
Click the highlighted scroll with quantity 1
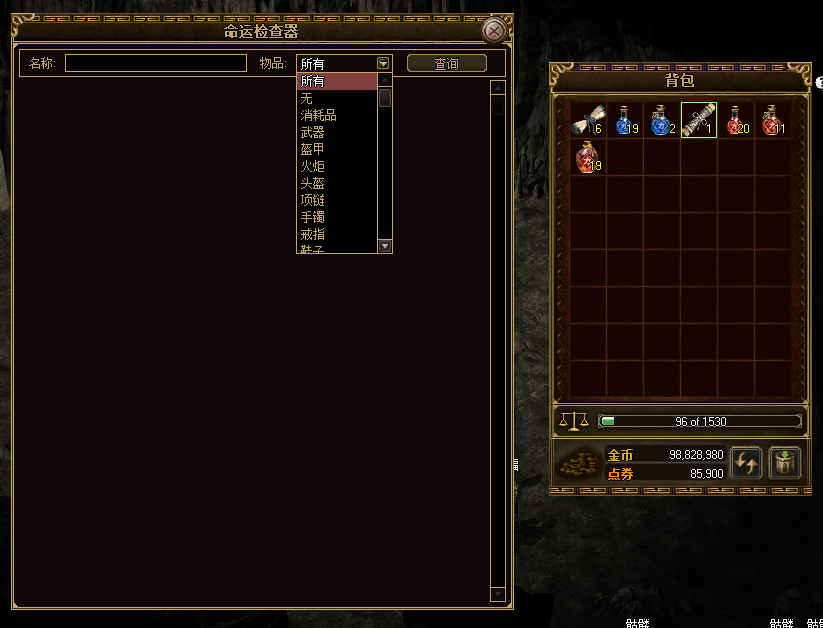698,121
